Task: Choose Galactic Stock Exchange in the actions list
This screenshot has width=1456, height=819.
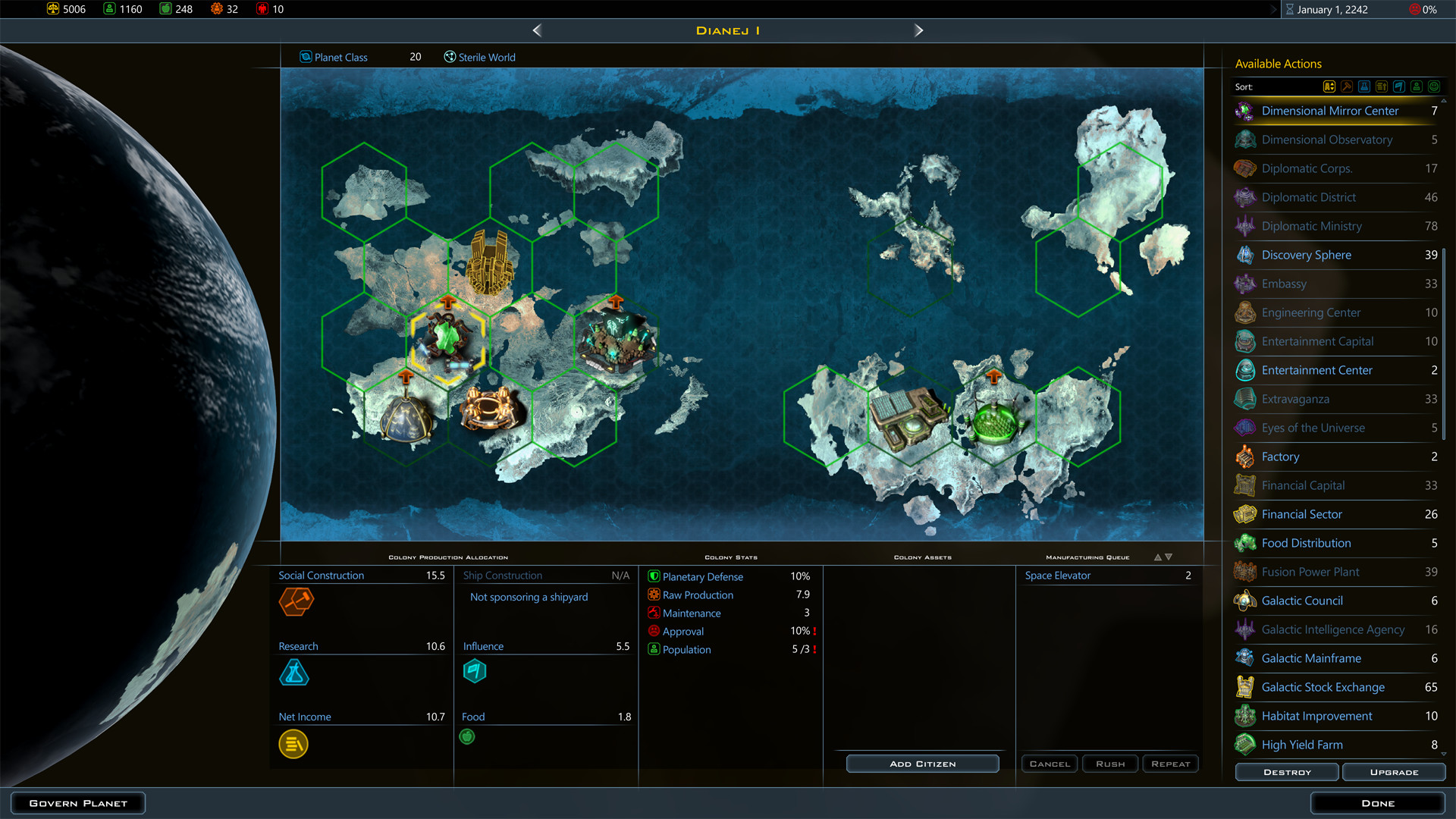Action: 1323,687
